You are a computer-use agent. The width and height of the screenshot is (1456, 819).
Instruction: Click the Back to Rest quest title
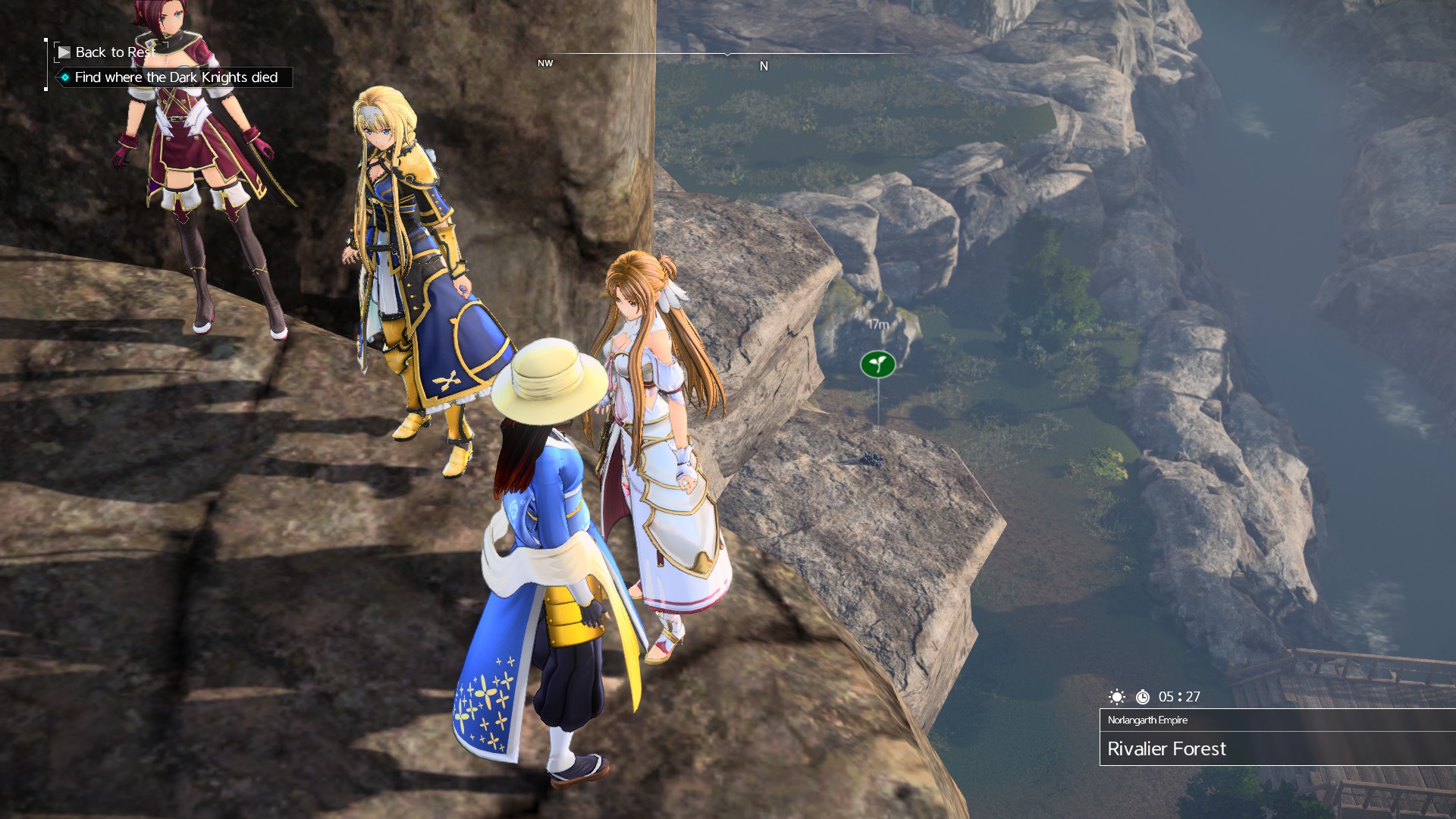[x=115, y=52]
